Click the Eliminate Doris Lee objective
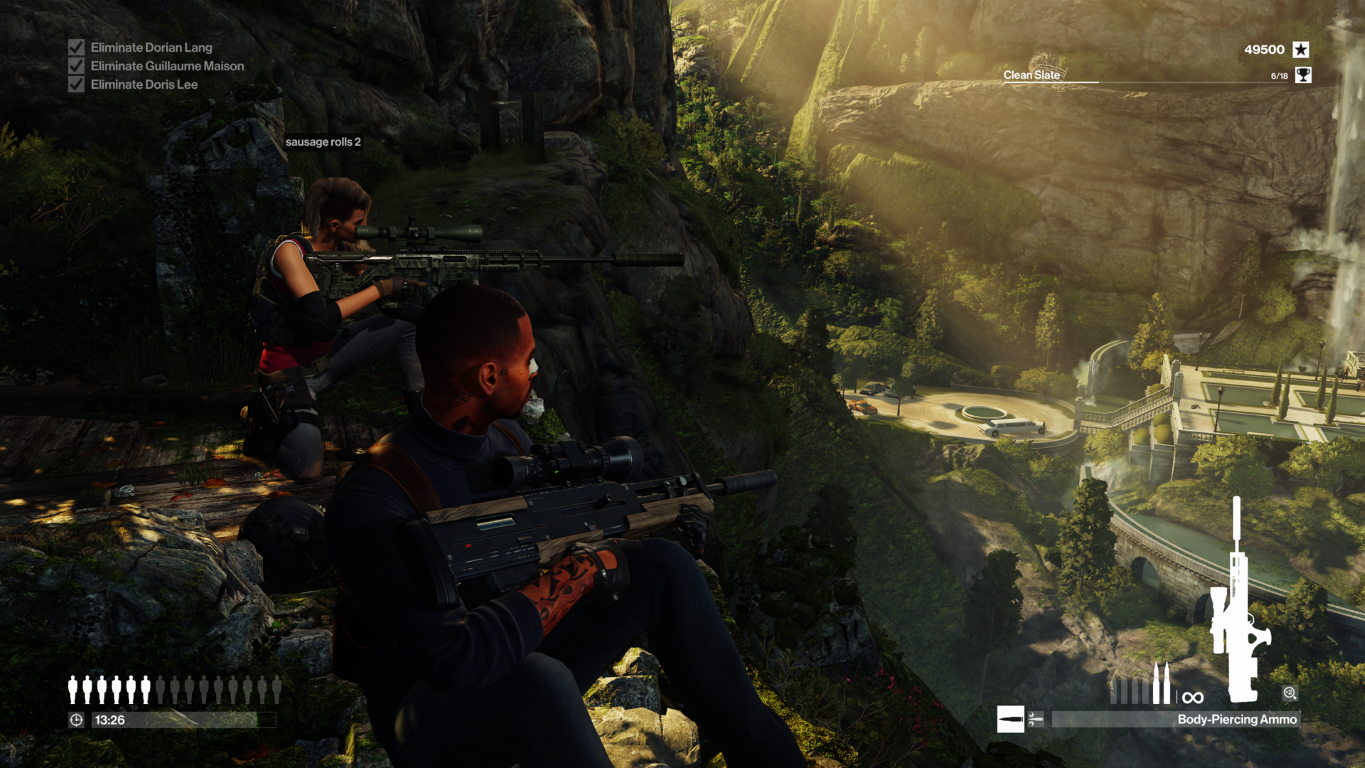Viewport: 1365px width, 768px height. [144, 85]
